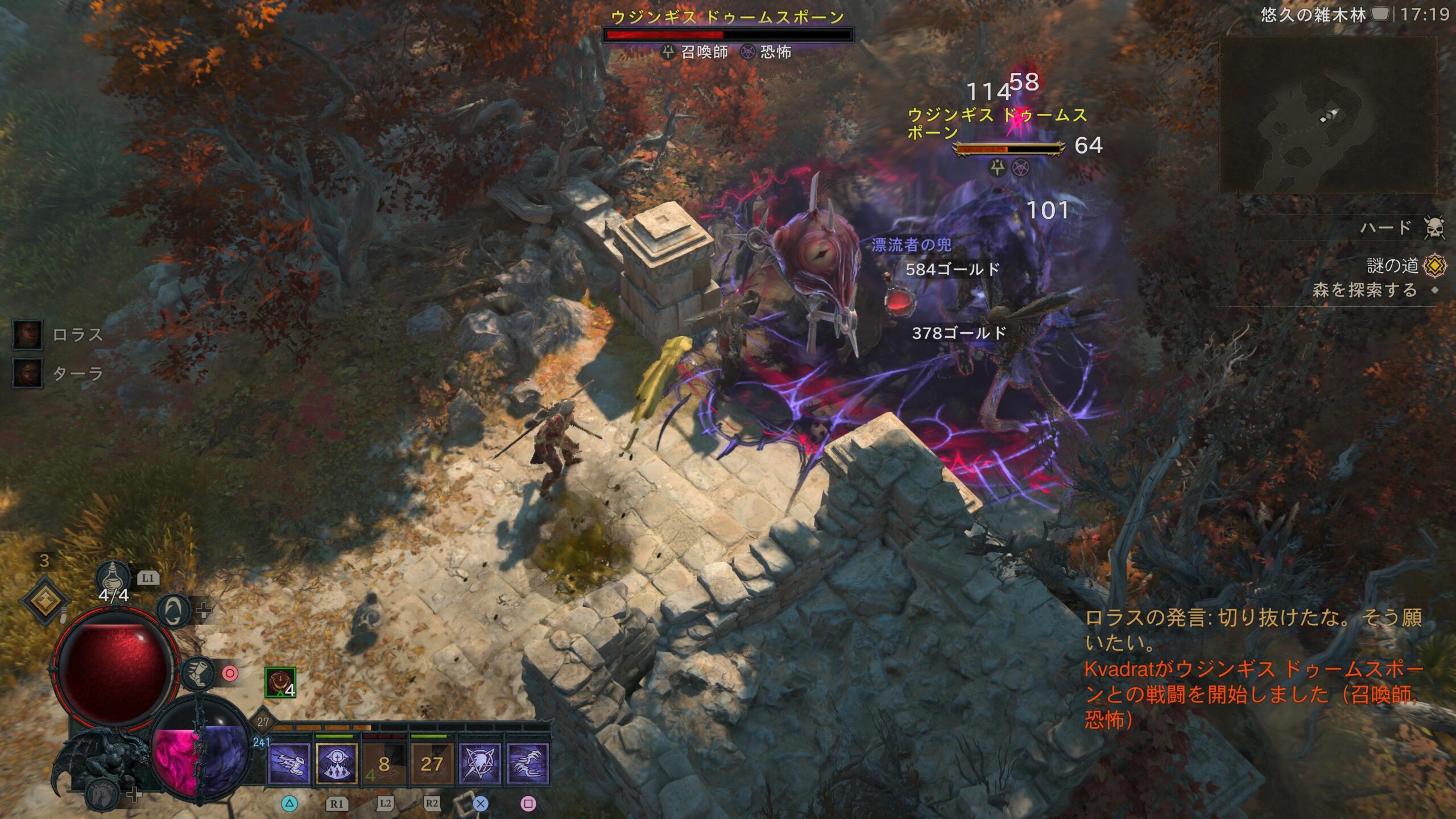
Task: Select party member ロラス portrait
Action: (28, 334)
